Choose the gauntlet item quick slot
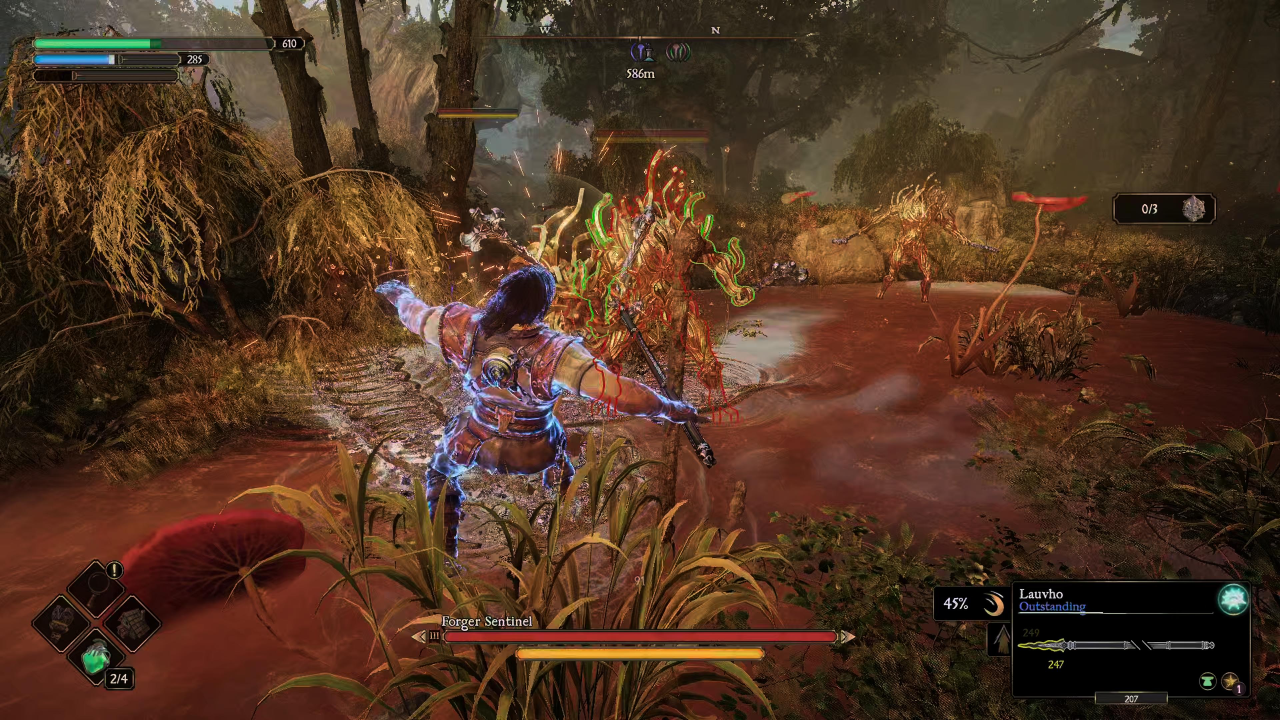 [x=60, y=621]
